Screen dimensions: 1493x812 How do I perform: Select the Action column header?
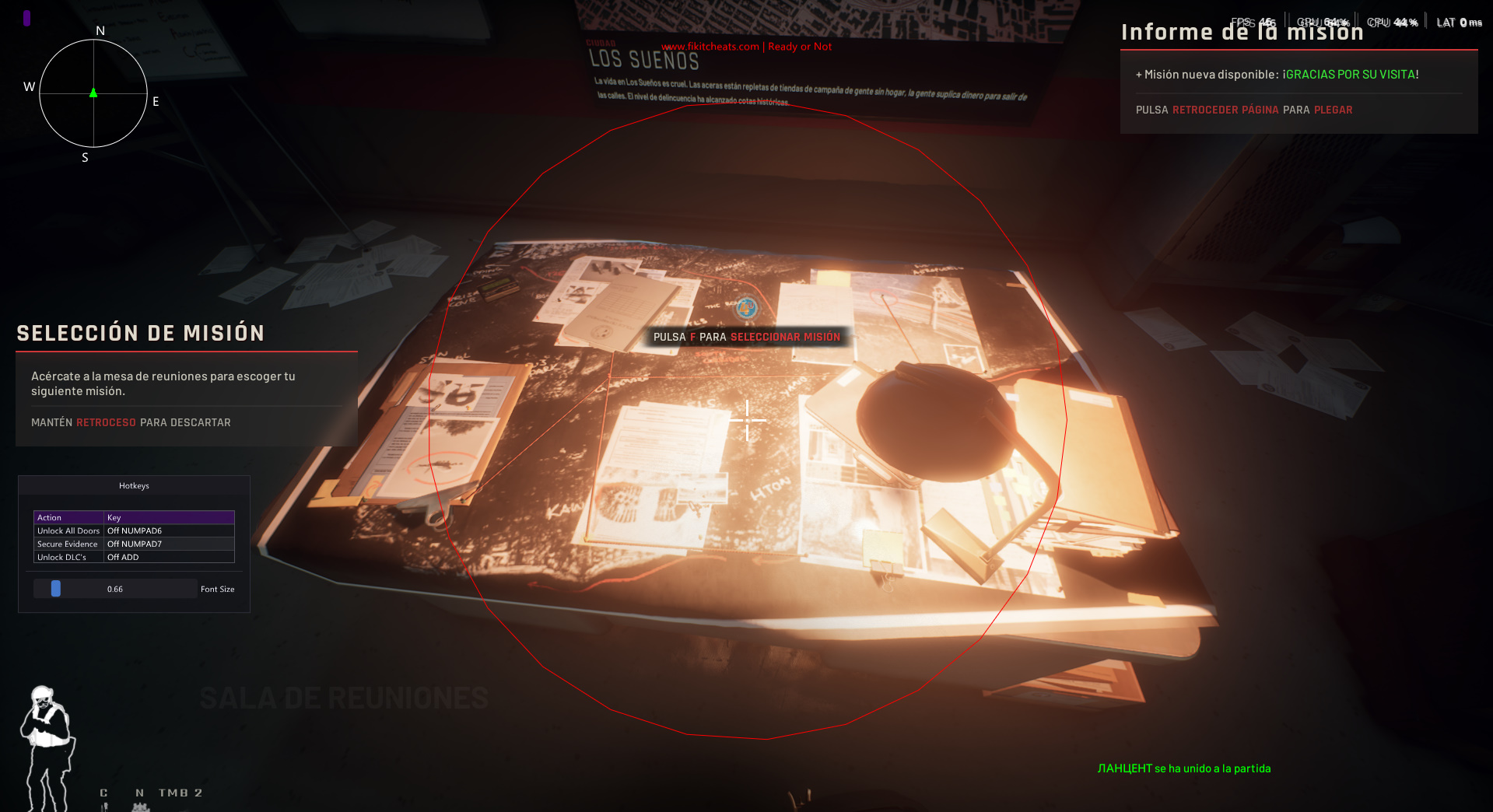coord(48,517)
